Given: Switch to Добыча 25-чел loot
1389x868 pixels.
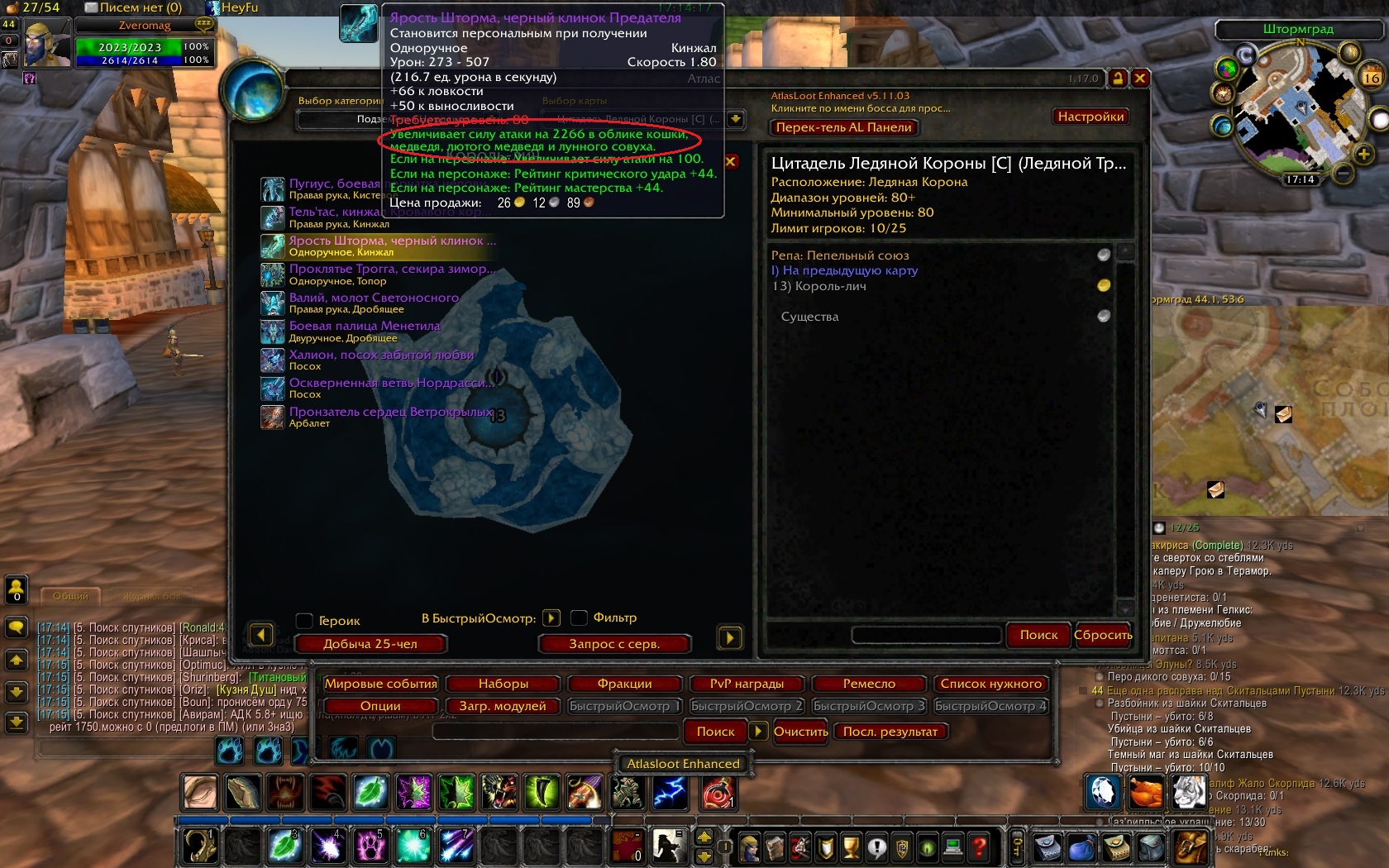Looking at the screenshot, I should point(370,644).
